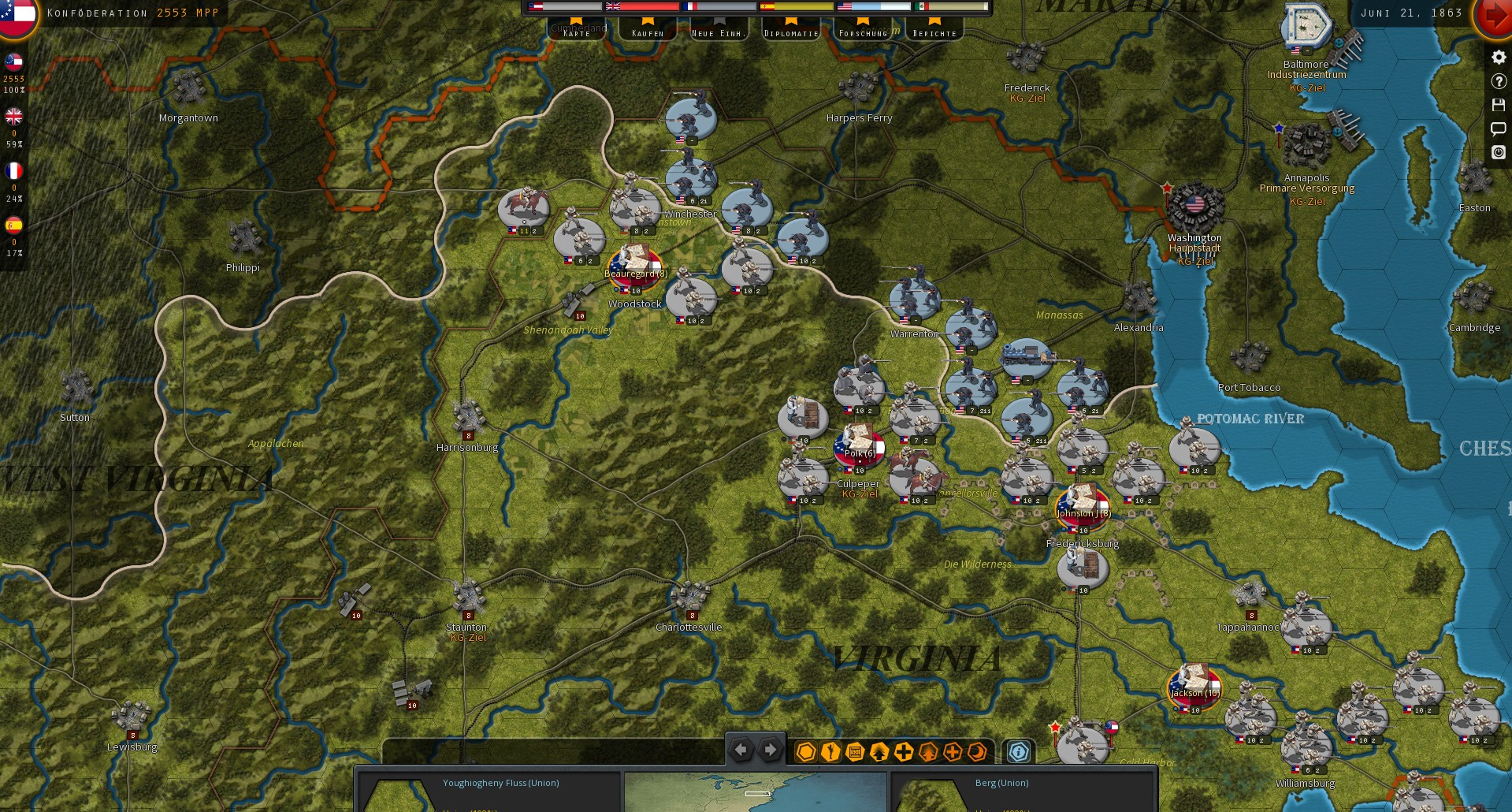The height and width of the screenshot is (812, 1512).
Task: Toggle the hexagon grid overlay
Action: click(x=805, y=753)
